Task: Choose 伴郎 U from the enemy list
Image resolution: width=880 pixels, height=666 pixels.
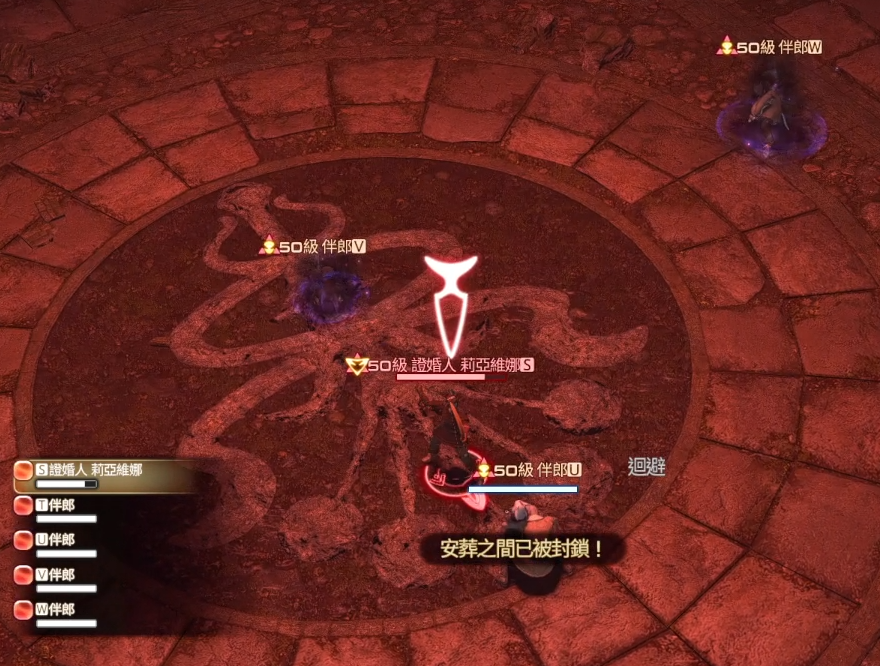Action: pos(60,540)
